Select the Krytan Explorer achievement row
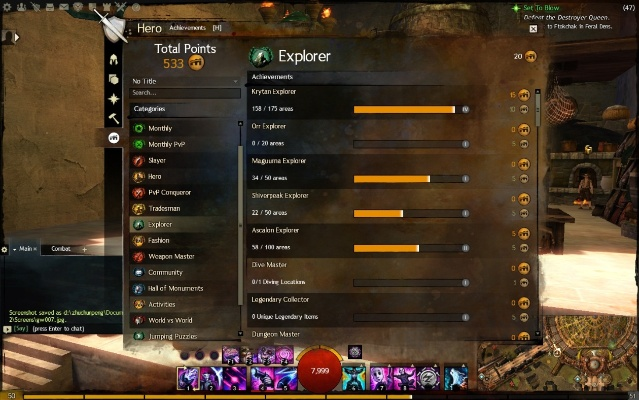639x400 pixels. coord(390,99)
